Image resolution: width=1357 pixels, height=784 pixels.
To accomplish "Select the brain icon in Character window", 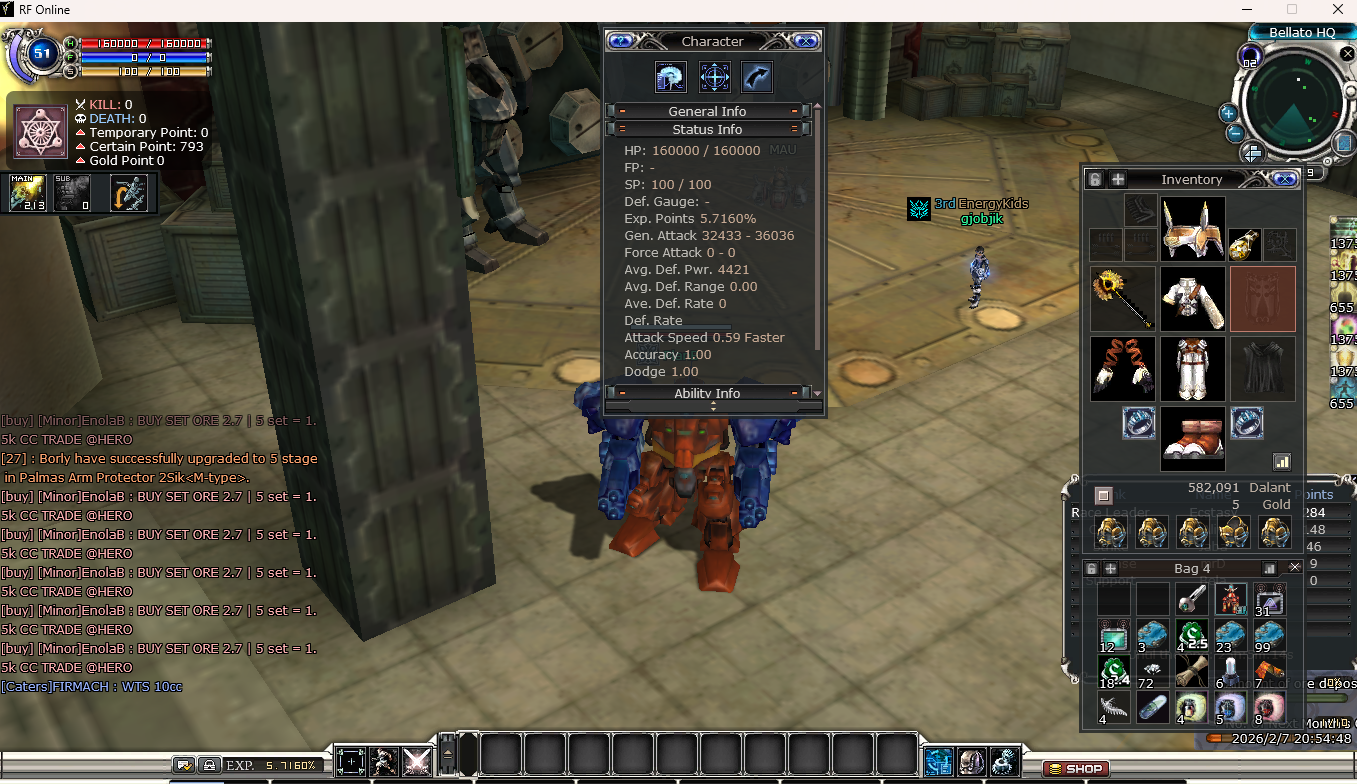I will (670, 77).
